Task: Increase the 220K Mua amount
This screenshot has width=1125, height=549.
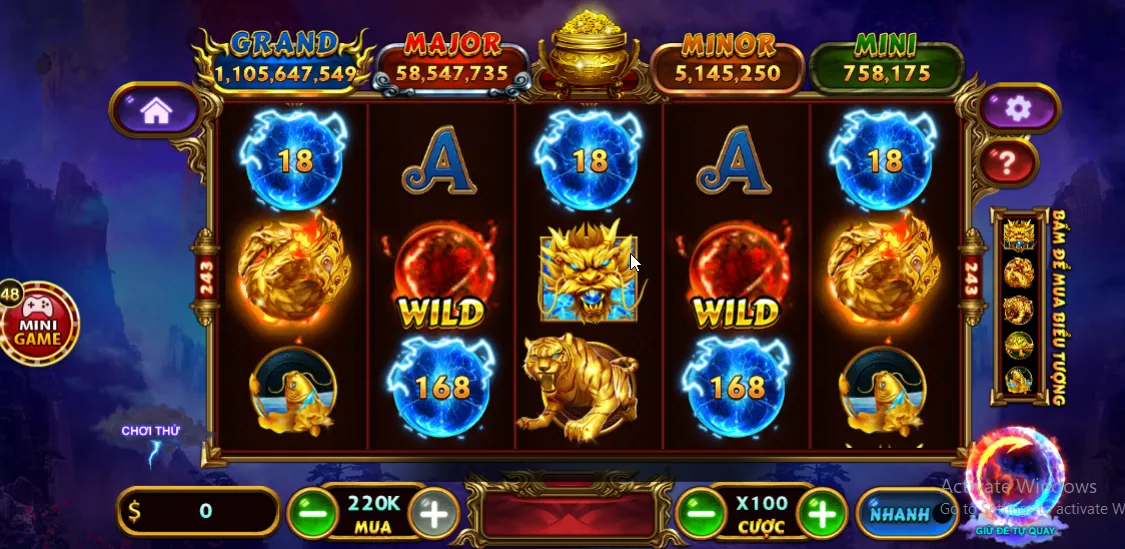Action: tap(433, 514)
